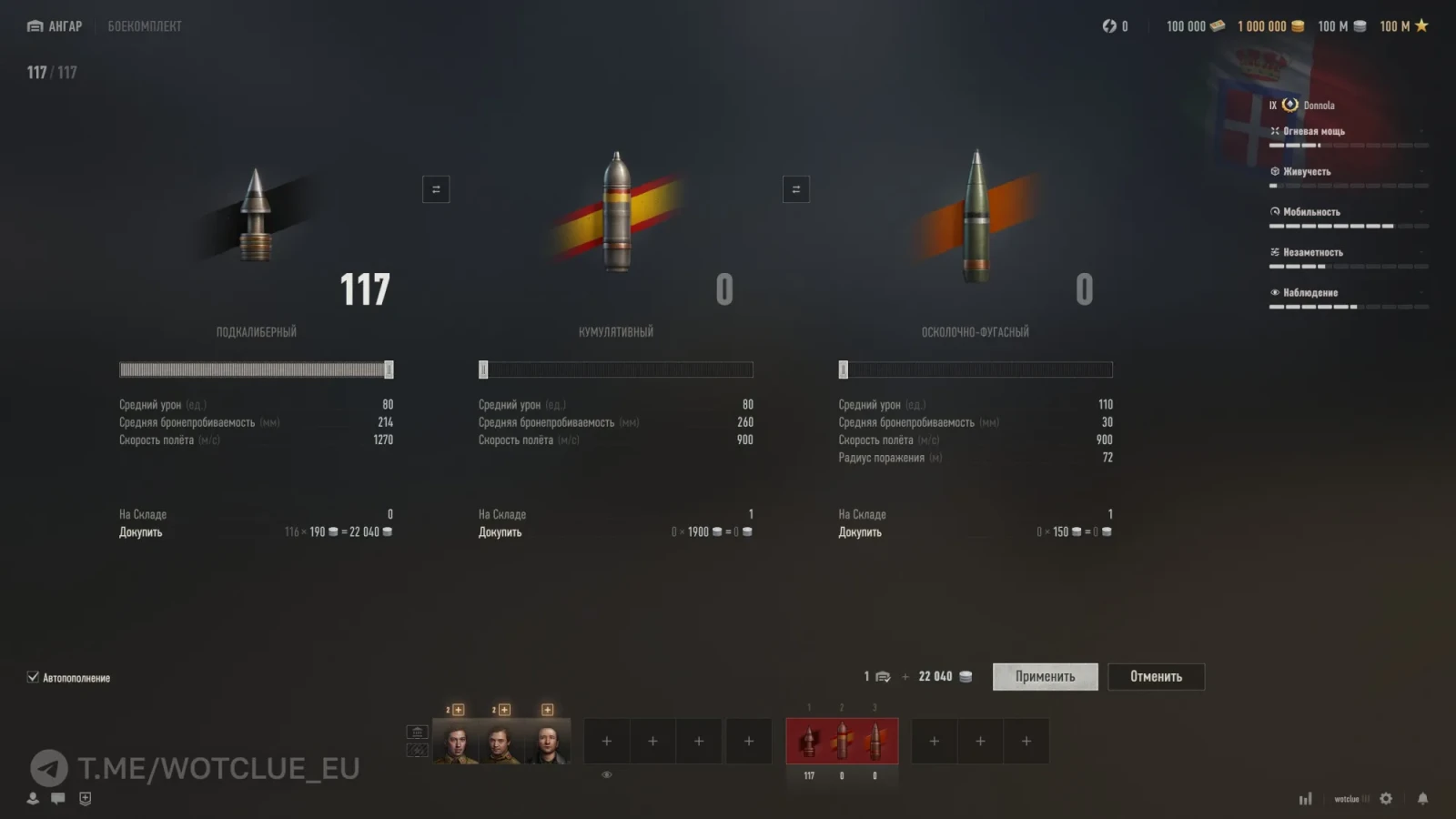Screen dimensions: 1456x819
Task: Return to the Ангар hangar screen
Action: pos(56,26)
